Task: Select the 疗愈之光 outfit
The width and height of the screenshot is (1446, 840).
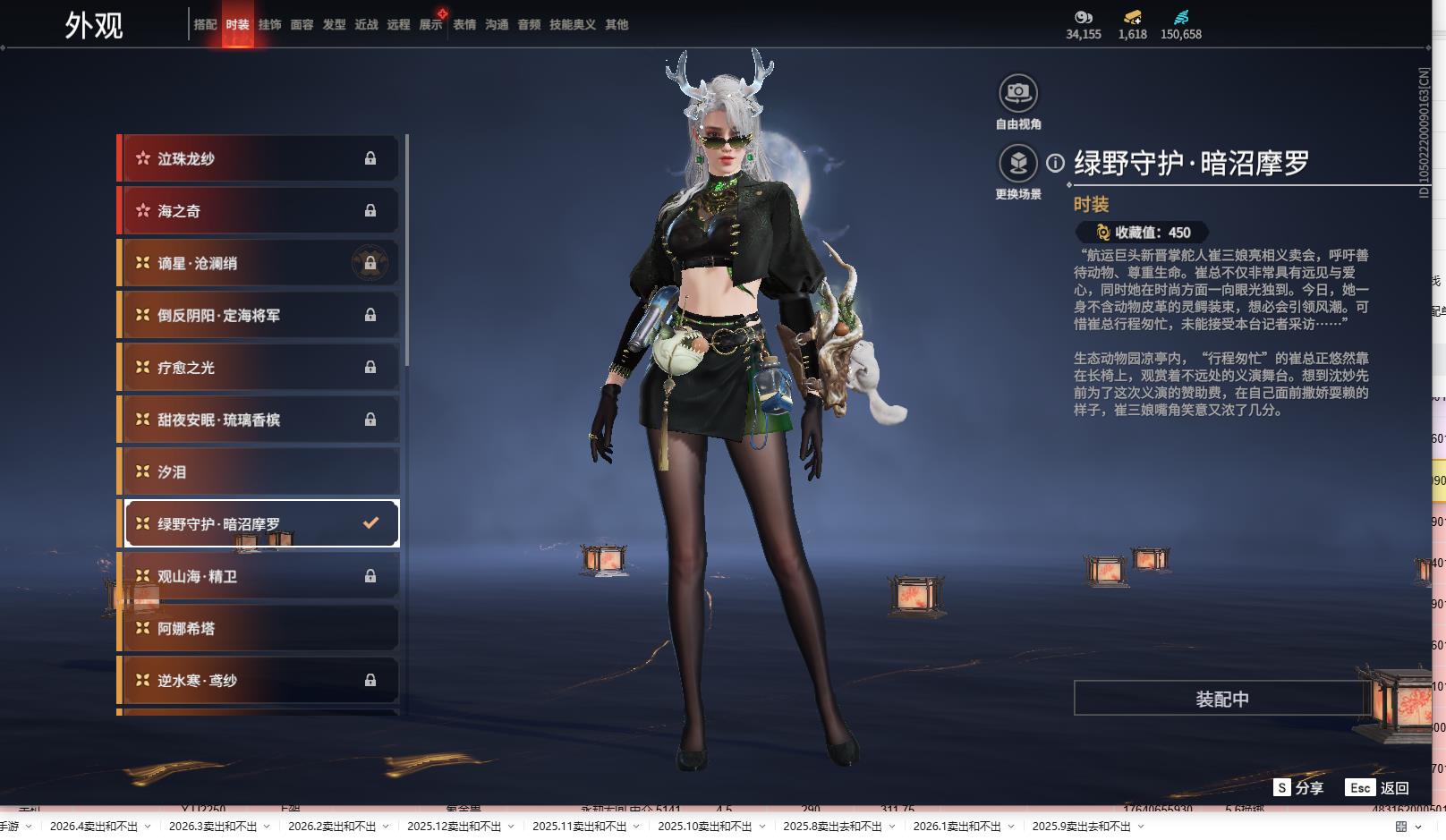Action: (259, 368)
